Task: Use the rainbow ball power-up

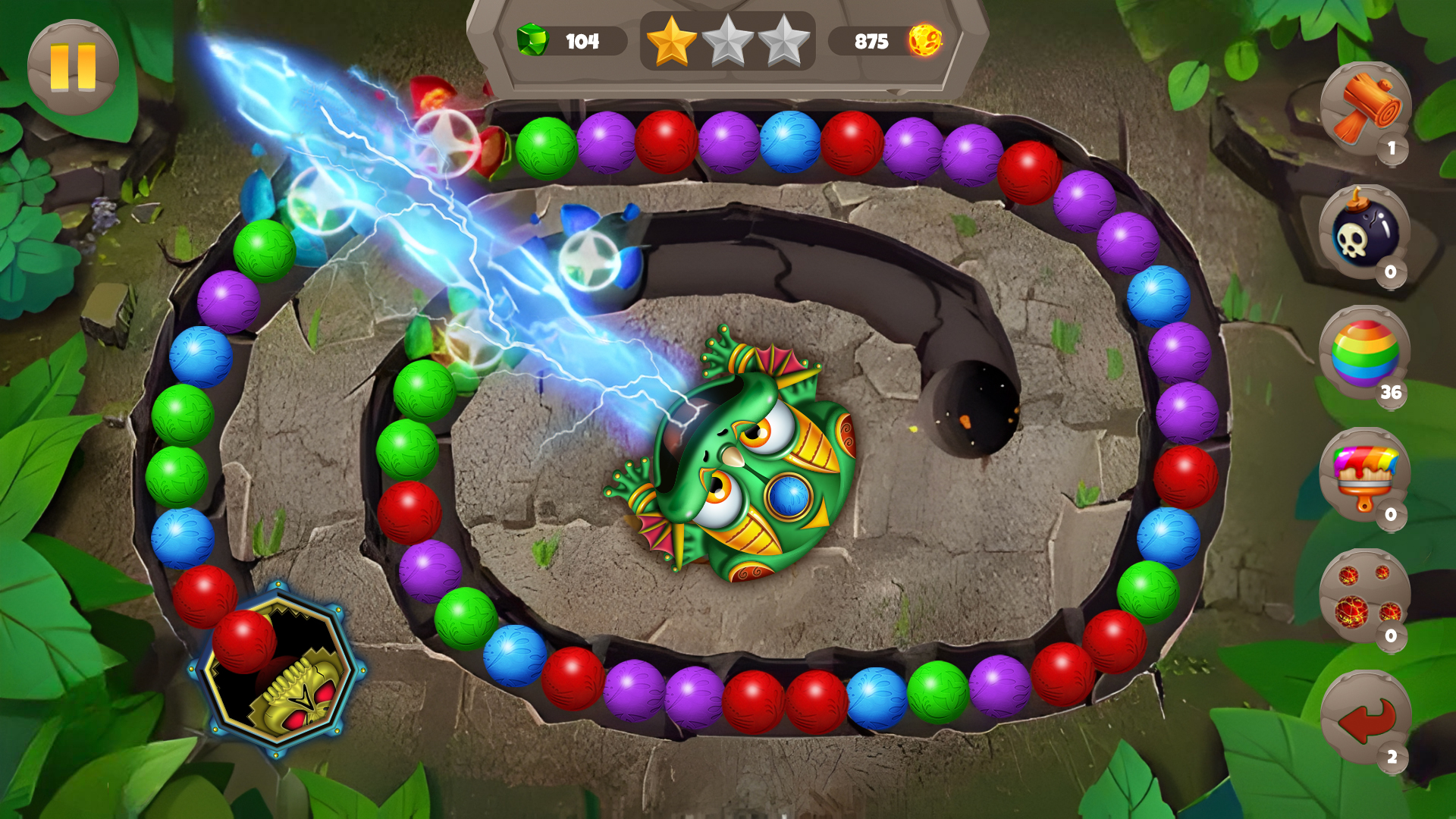Action: pos(1364,353)
